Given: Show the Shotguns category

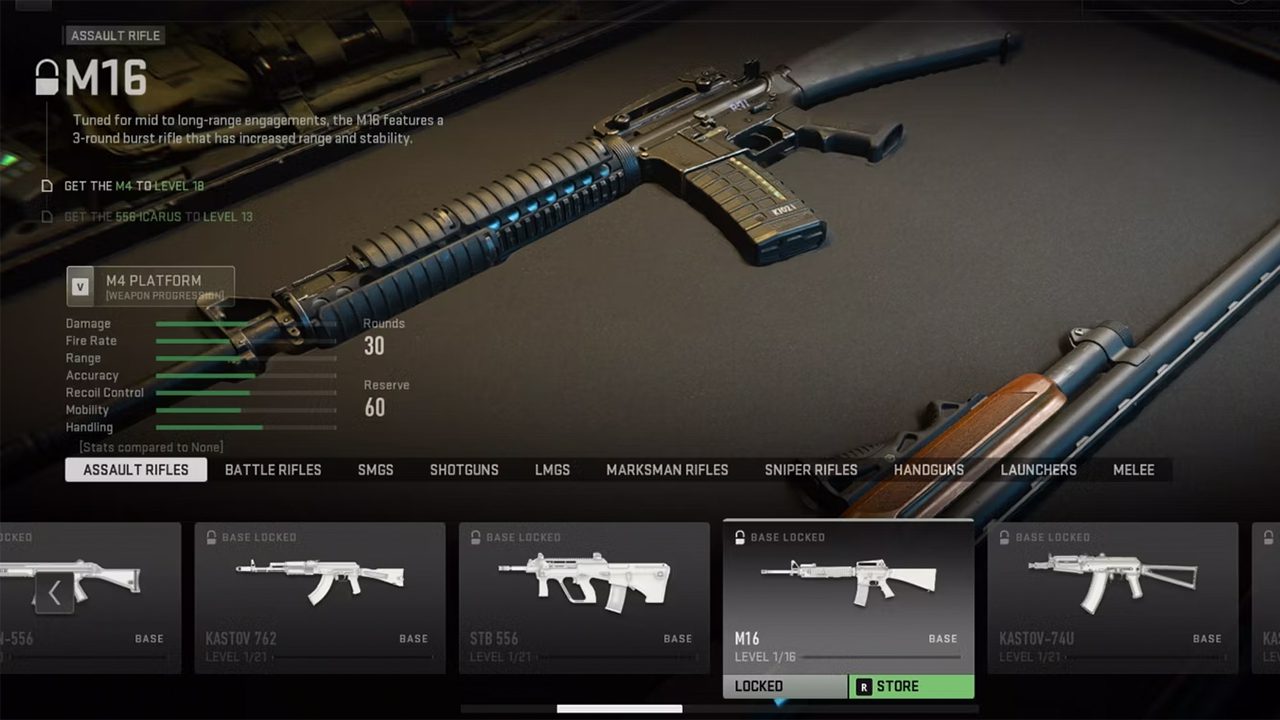Looking at the screenshot, I should [464, 470].
